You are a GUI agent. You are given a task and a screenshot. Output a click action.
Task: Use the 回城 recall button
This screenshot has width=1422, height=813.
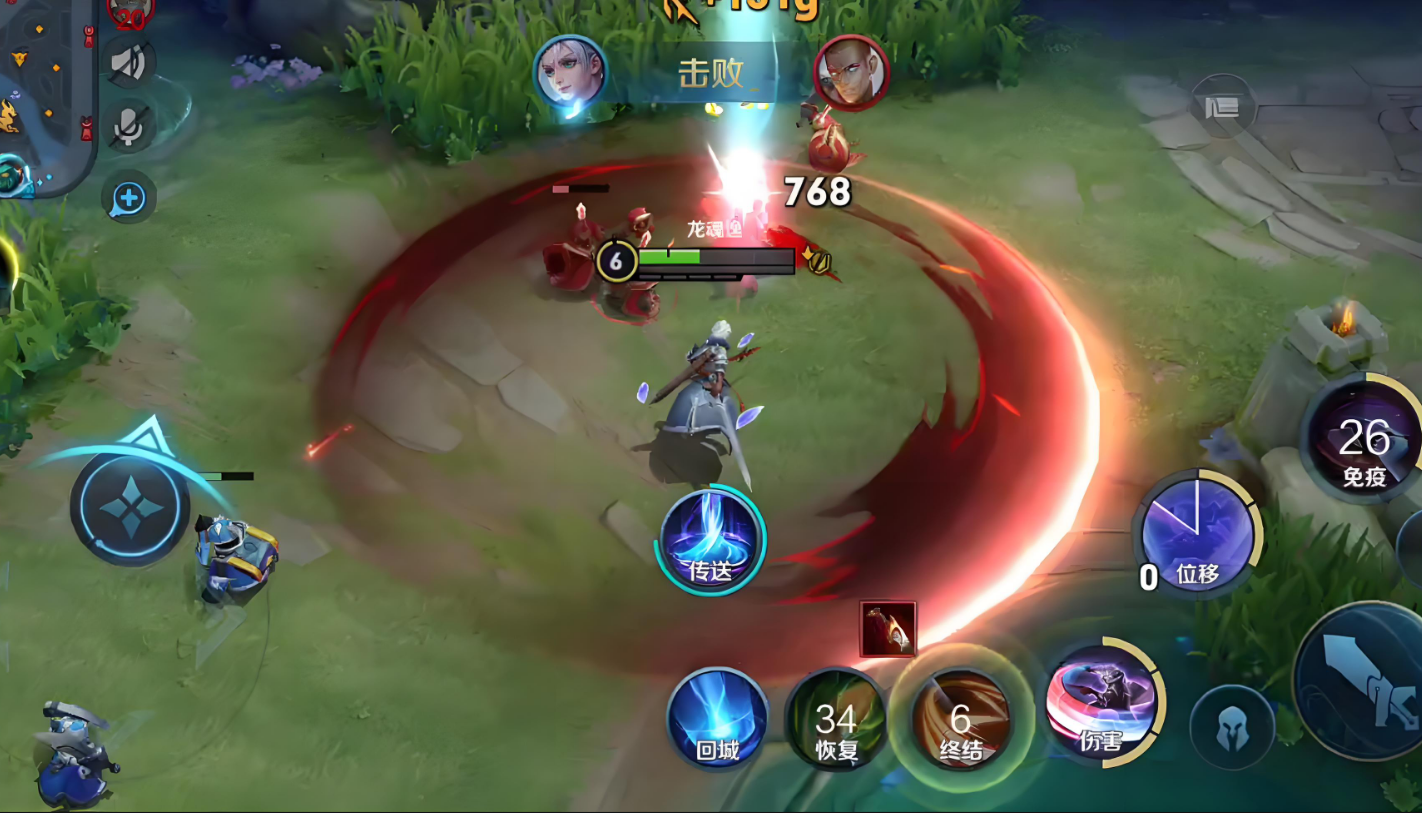click(717, 719)
